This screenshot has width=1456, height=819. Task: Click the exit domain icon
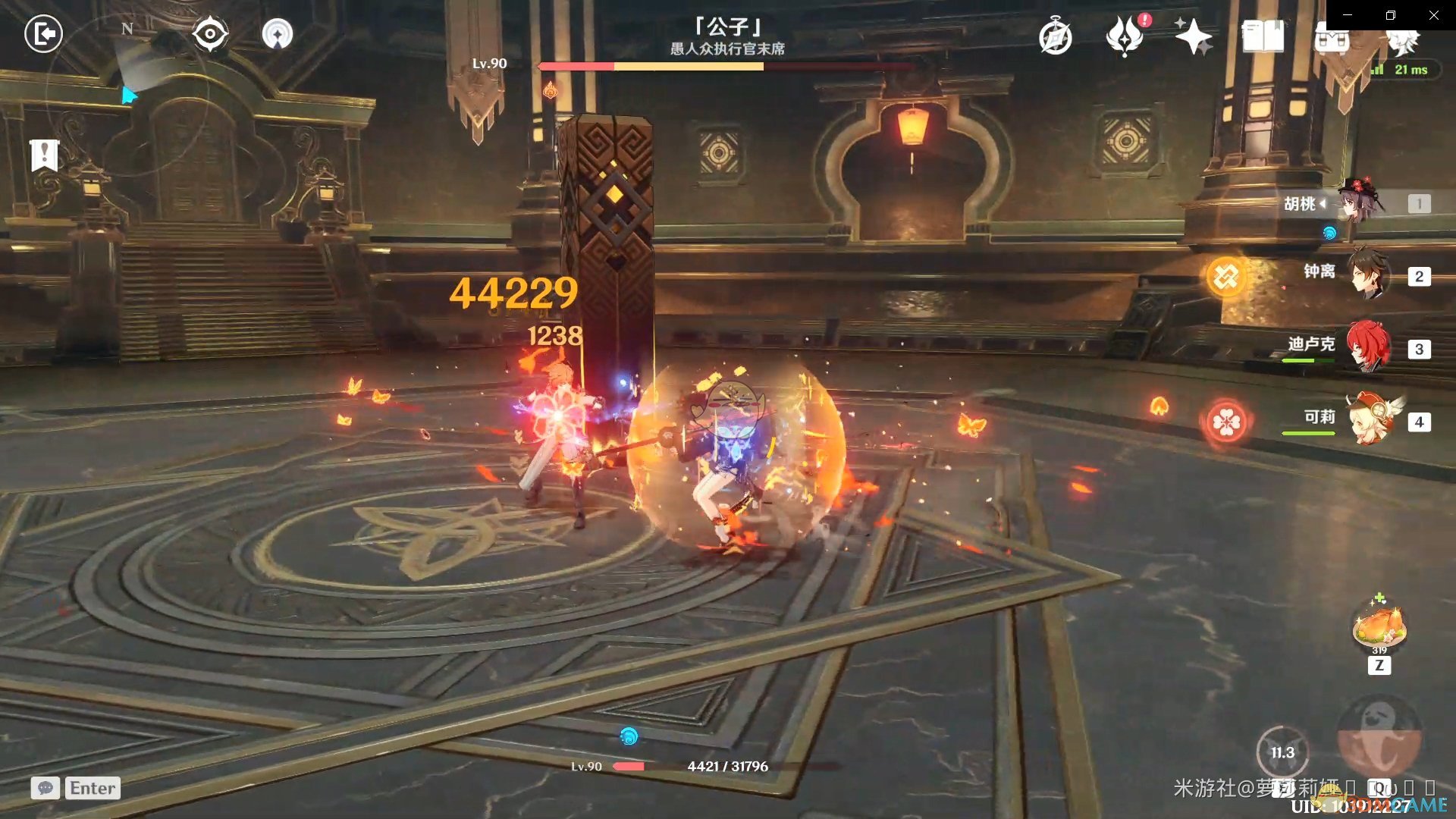pos(43,34)
